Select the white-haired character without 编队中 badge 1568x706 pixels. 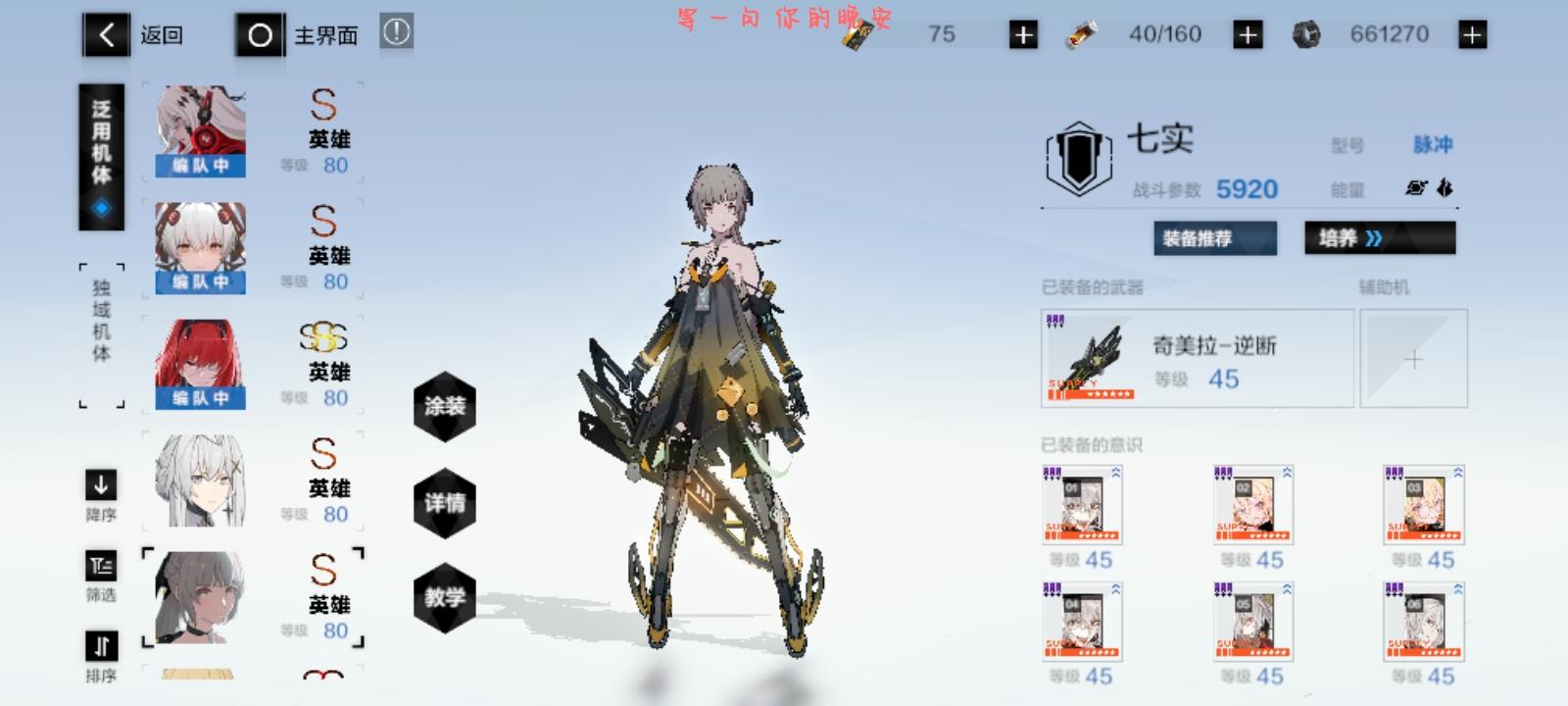click(199, 480)
